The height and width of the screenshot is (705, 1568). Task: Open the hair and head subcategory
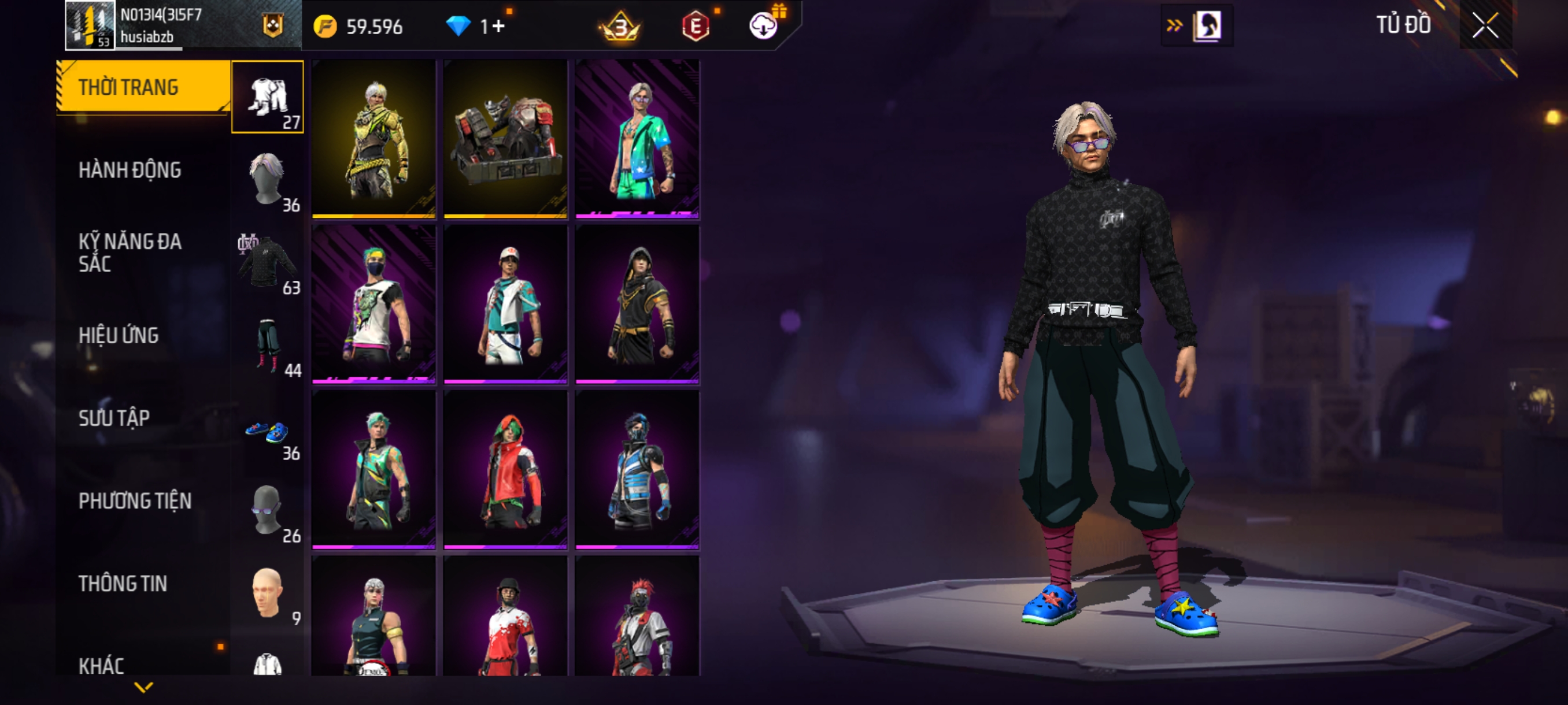coord(267,180)
